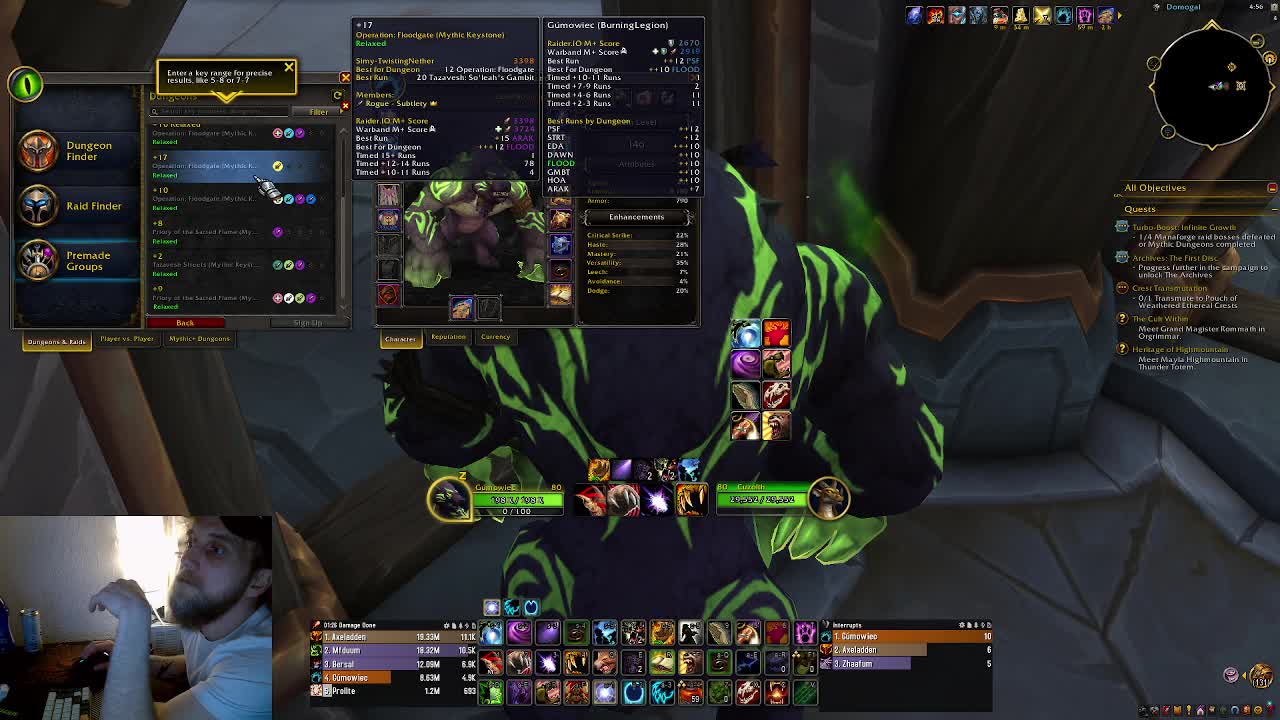Refresh the premade group list
Image resolution: width=1280 pixels, height=720 pixels.
pos(337,96)
